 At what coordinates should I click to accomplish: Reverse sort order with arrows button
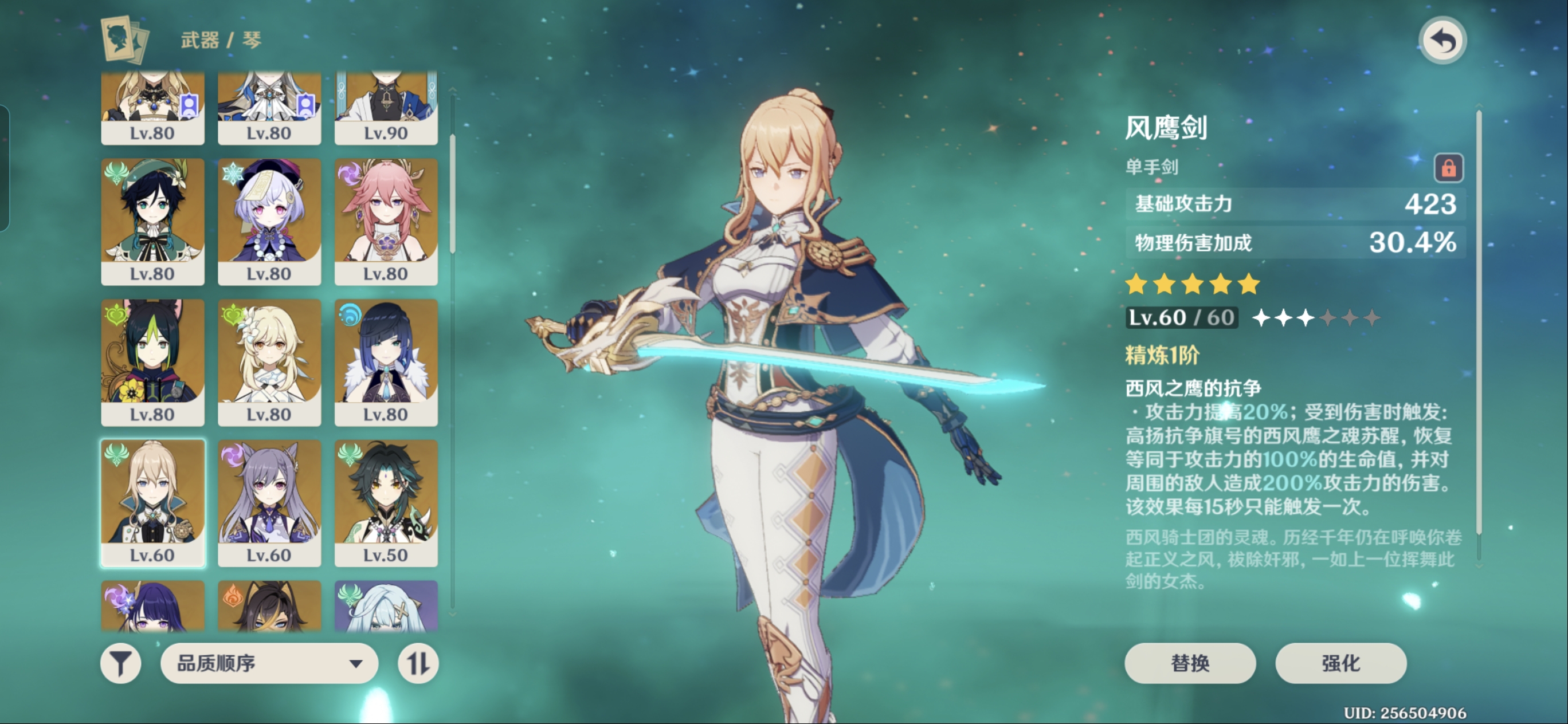tap(418, 663)
